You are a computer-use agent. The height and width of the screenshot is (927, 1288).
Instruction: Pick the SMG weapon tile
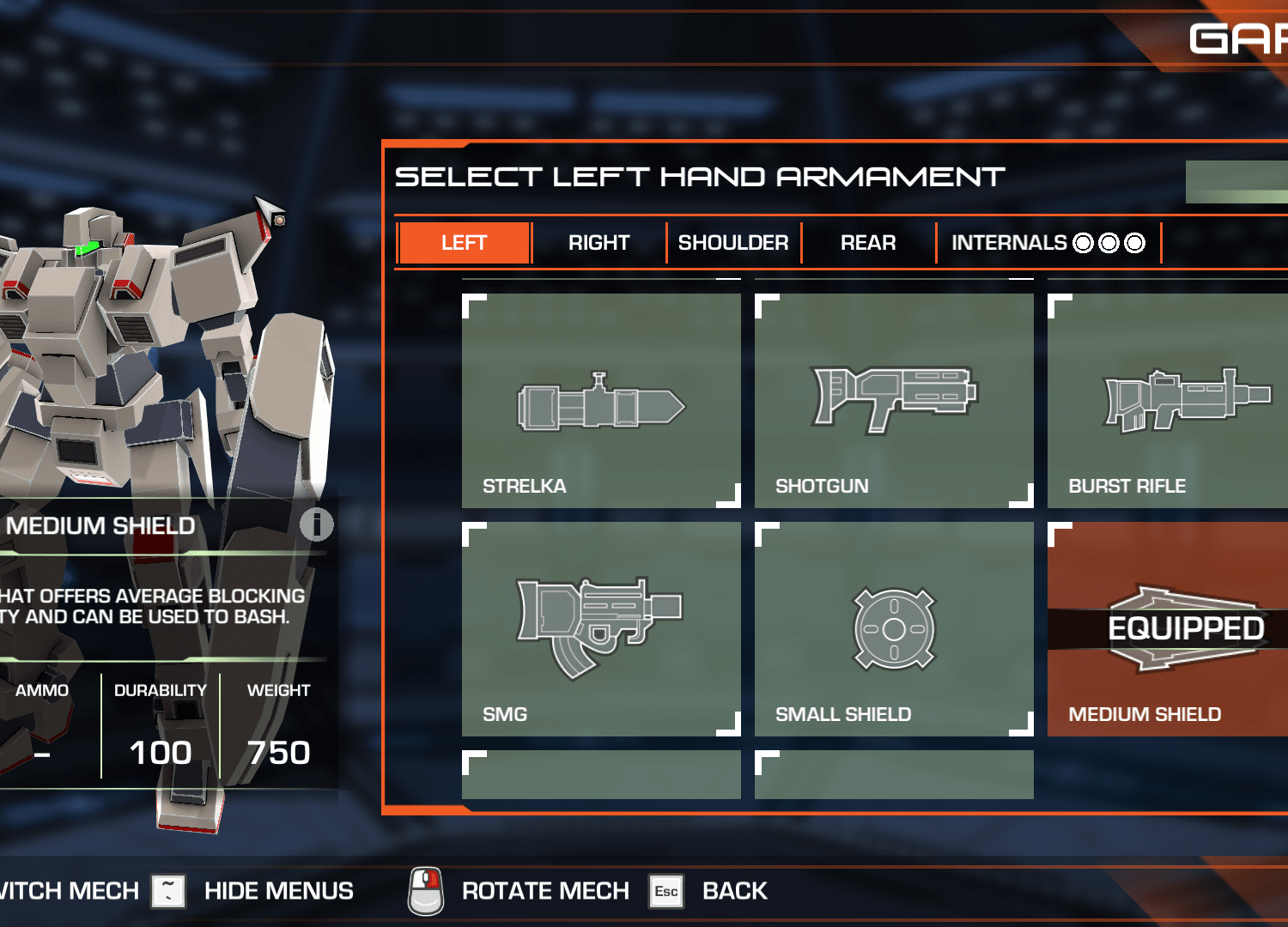click(x=601, y=629)
